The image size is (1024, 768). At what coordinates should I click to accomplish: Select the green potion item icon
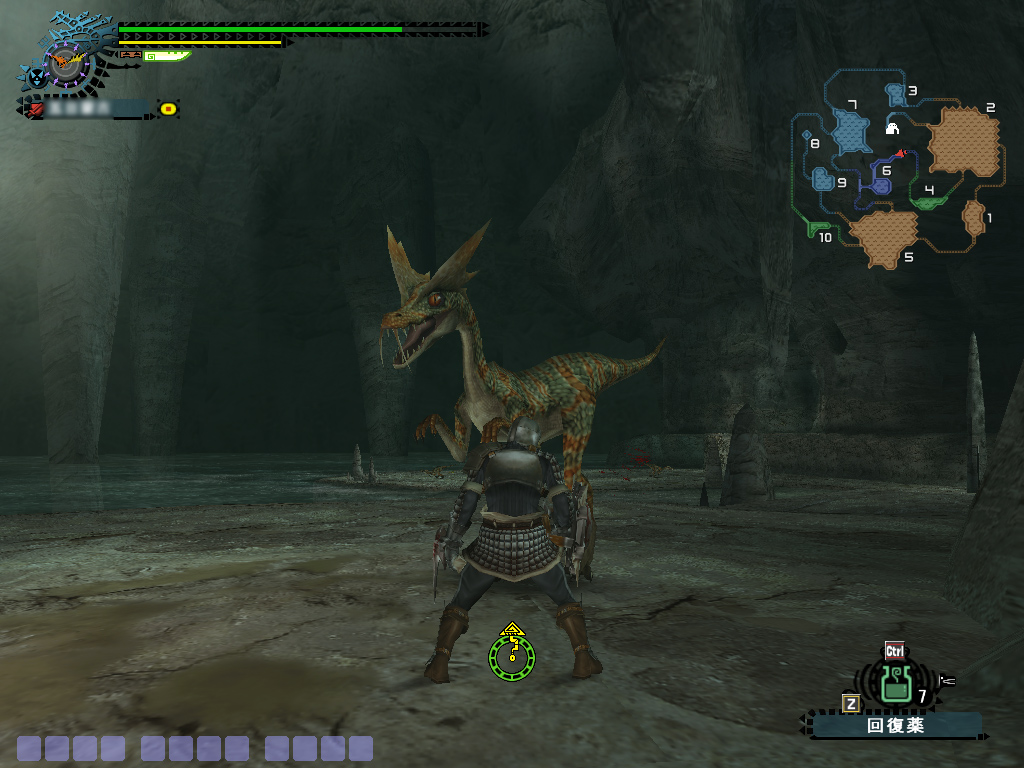coord(895,684)
